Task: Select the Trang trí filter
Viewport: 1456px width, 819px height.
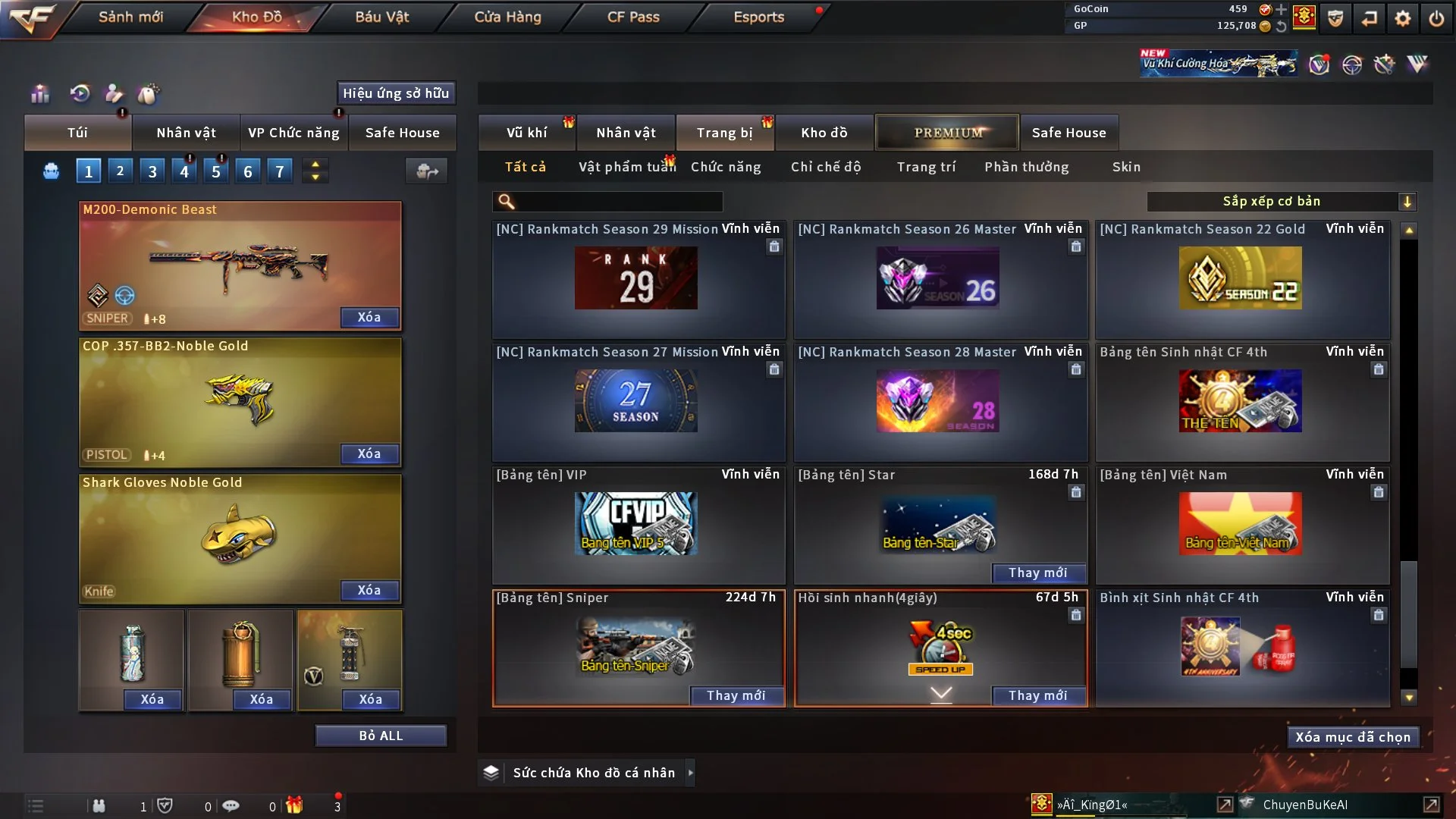Action: click(926, 167)
